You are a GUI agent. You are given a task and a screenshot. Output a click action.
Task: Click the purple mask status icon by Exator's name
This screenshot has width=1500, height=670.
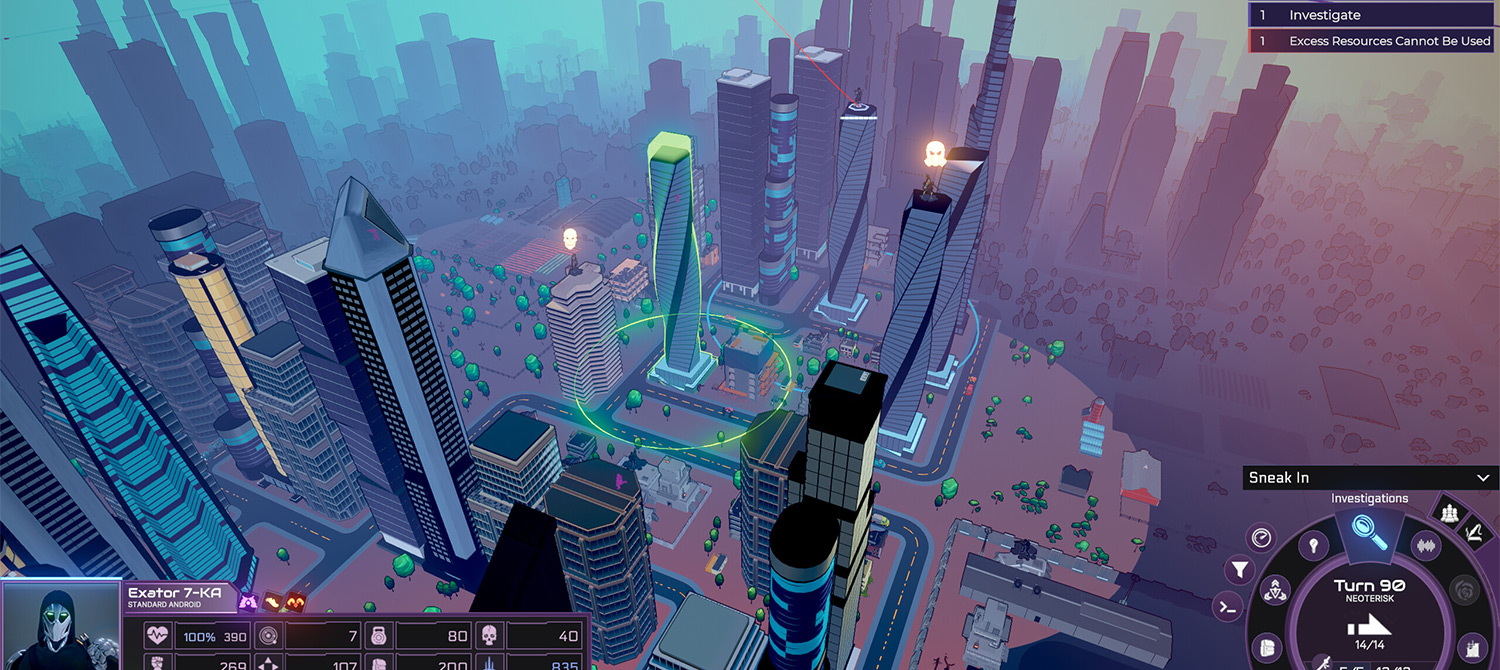click(248, 602)
